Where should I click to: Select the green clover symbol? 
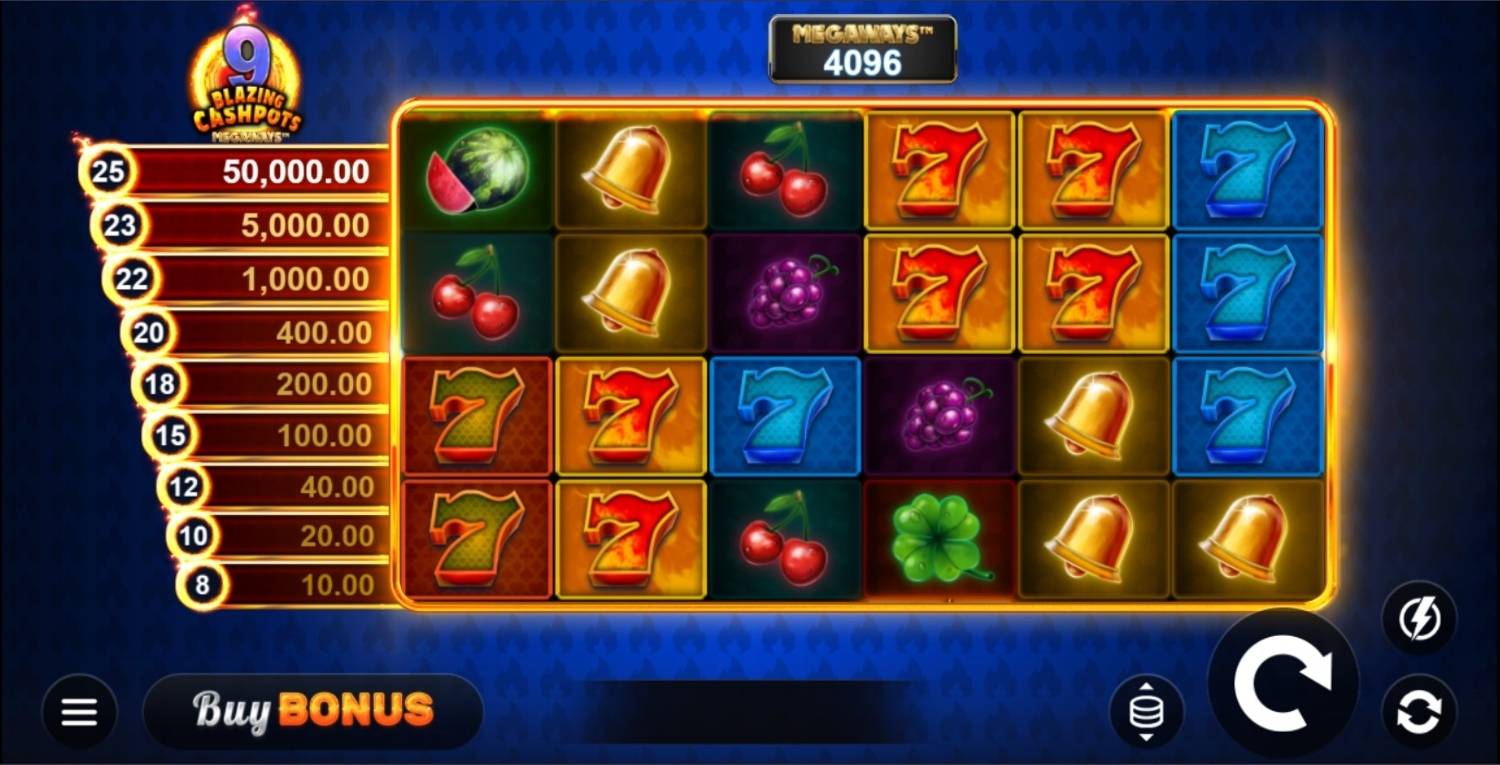click(938, 539)
